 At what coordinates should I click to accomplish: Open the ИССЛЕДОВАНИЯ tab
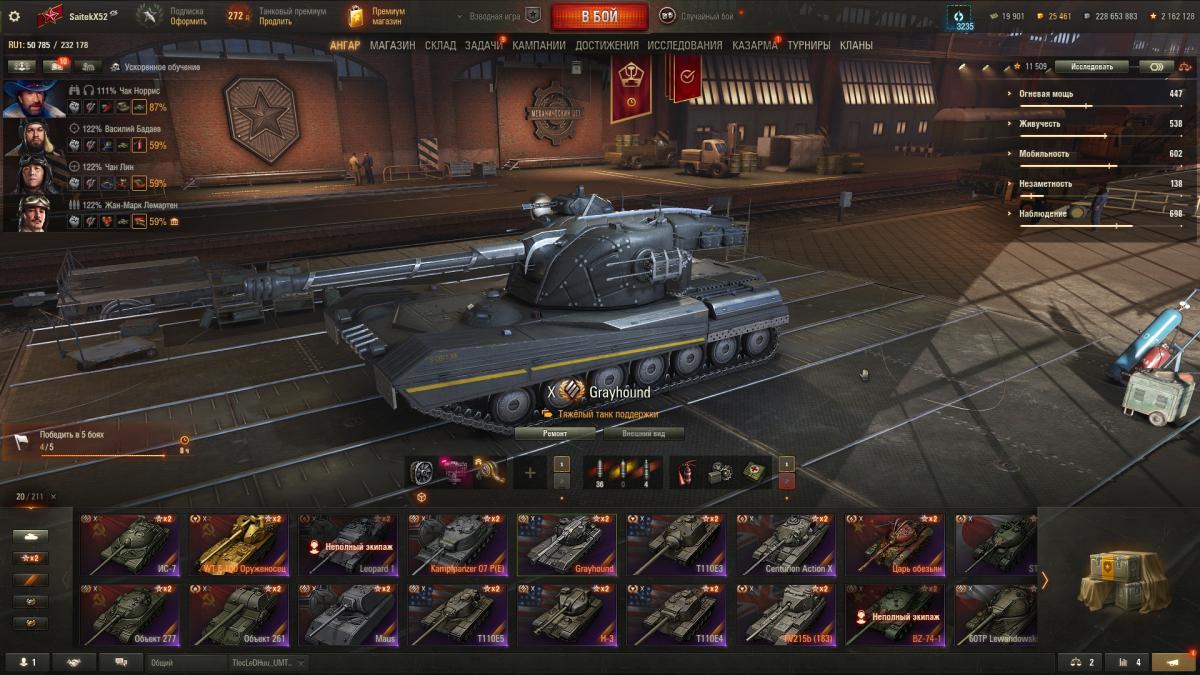click(684, 45)
